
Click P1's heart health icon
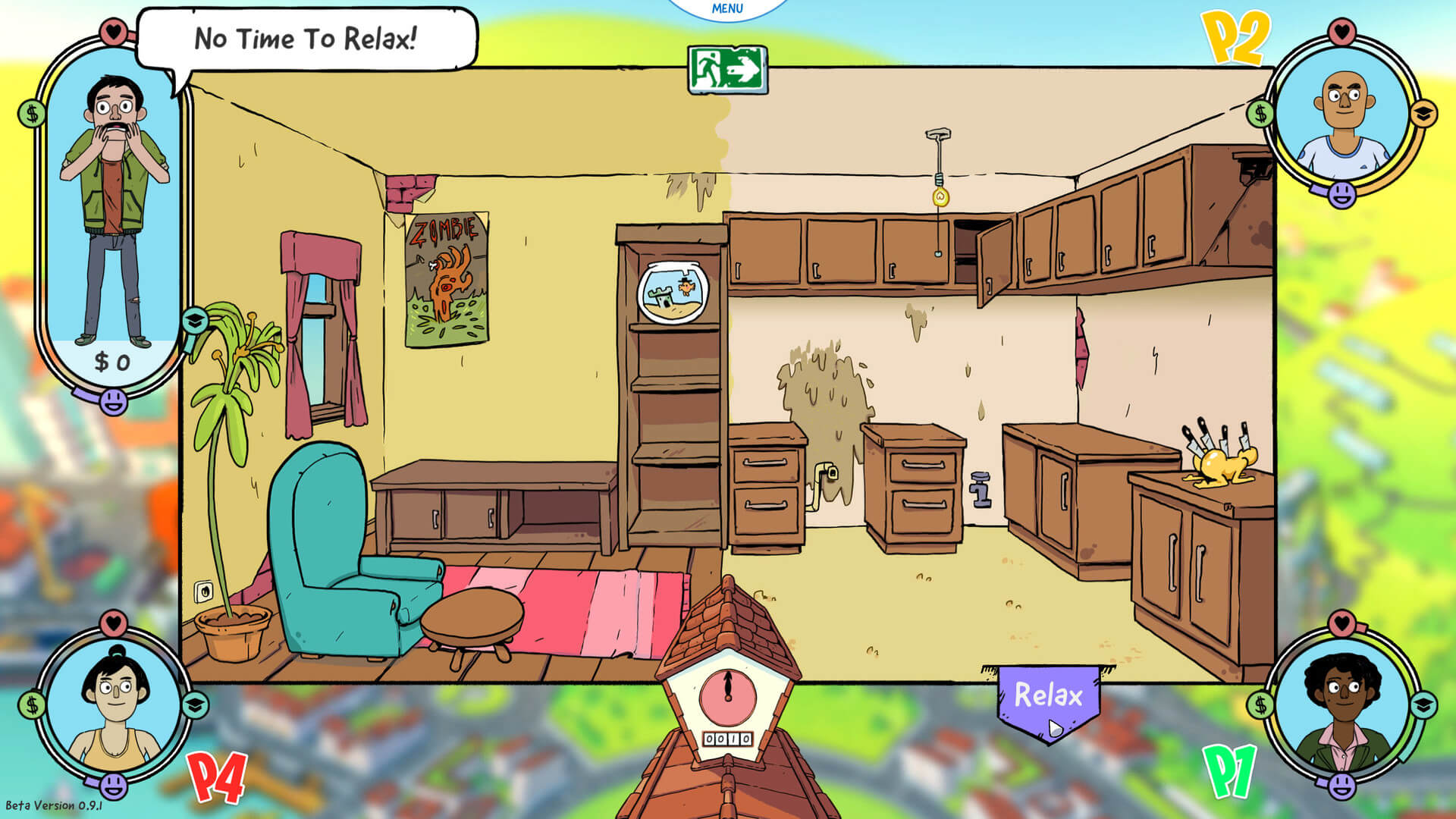tap(1342, 623)
